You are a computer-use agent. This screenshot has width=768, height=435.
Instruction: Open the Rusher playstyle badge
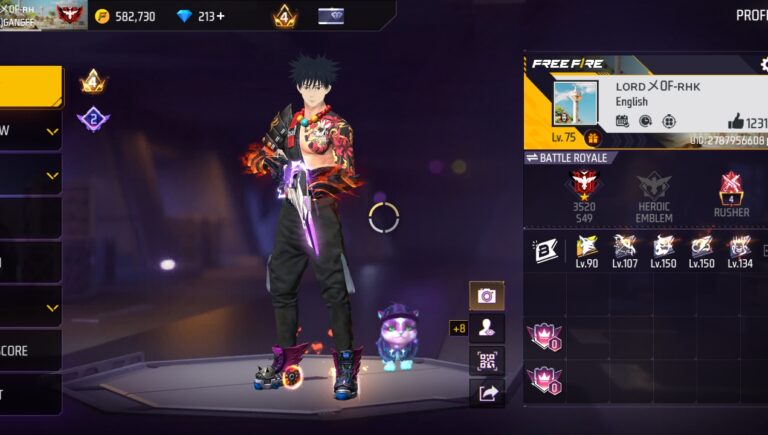click(x=731, y=190)
